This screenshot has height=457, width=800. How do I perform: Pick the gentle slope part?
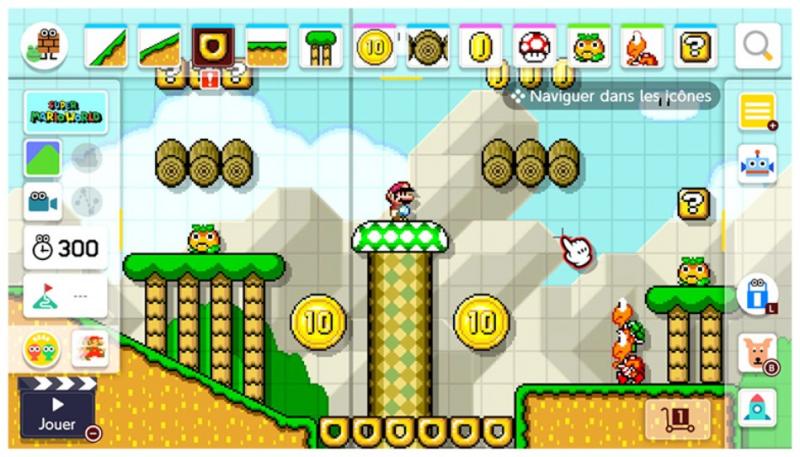[159, 46]
